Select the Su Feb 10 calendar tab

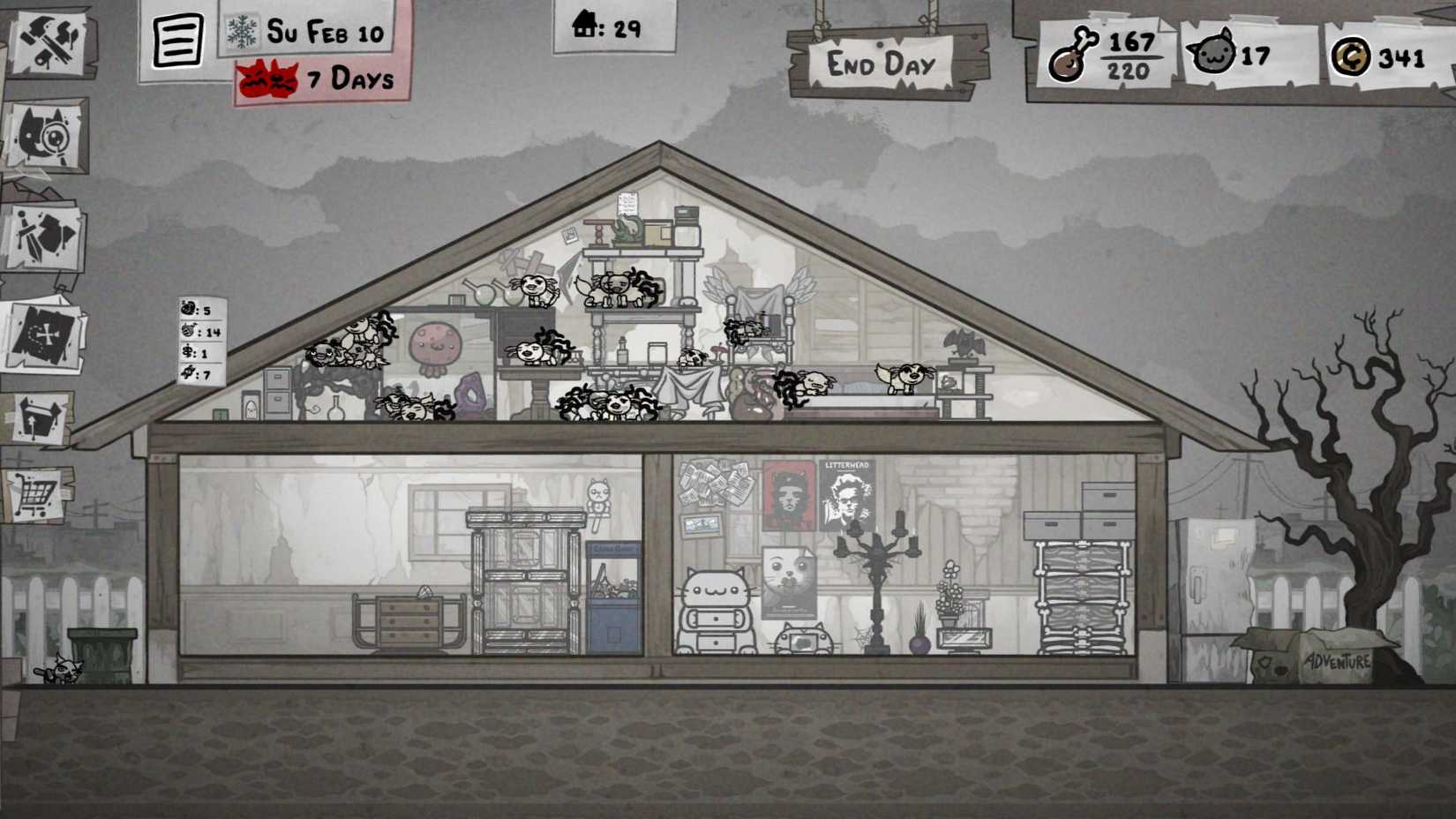point(322,32)
